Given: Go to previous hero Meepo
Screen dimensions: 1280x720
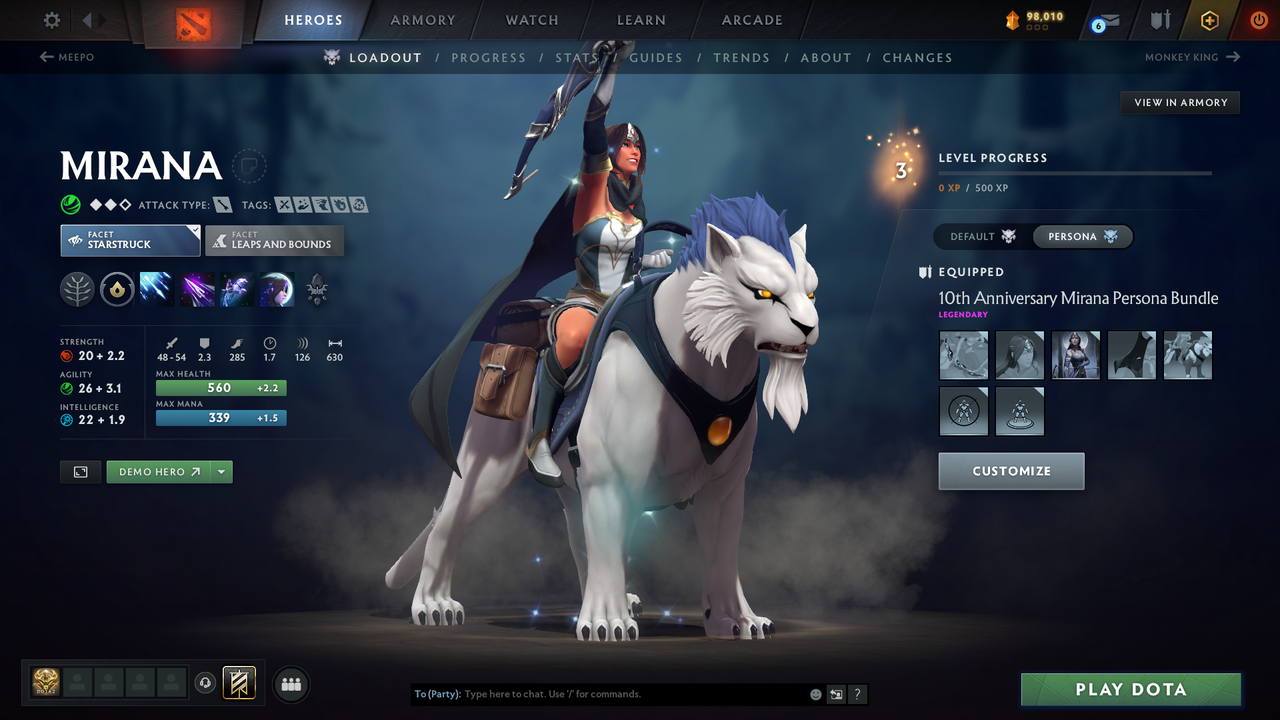Looking at the screenshot, I should (x=67, y=58).
